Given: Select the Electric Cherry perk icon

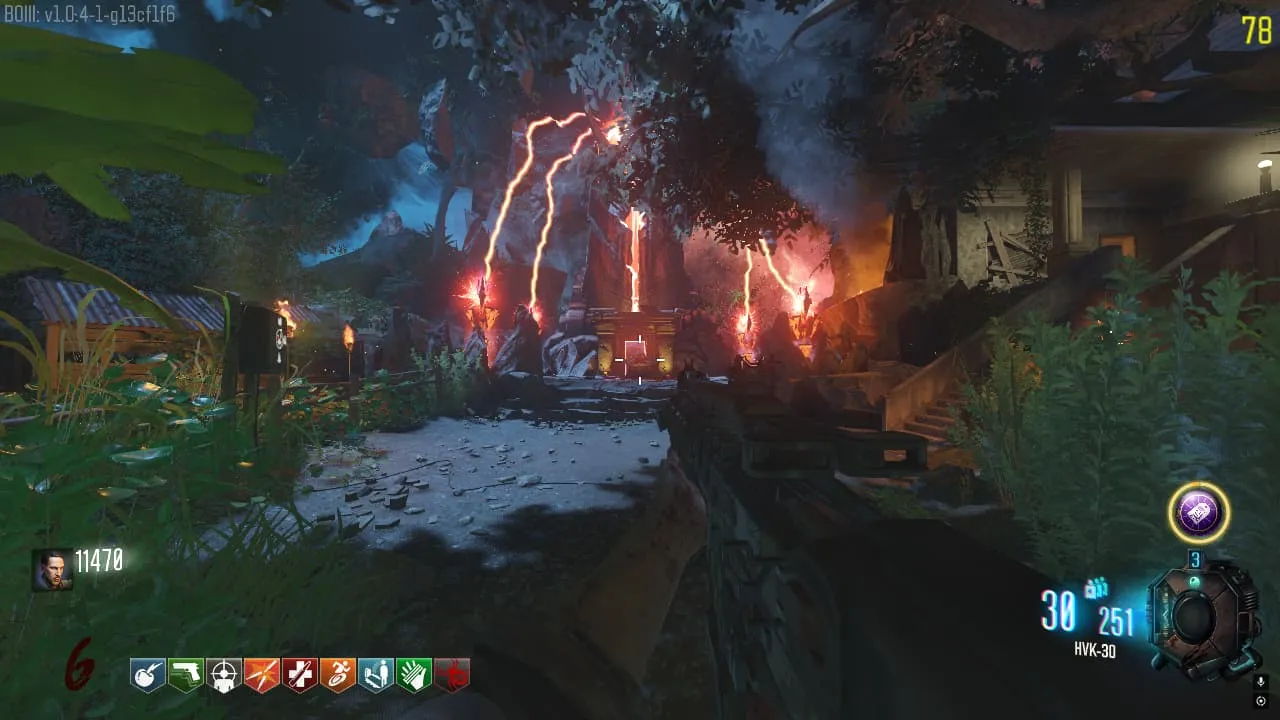Looking at the screenshot, I should pyautogui.click(x=148, y=675).
